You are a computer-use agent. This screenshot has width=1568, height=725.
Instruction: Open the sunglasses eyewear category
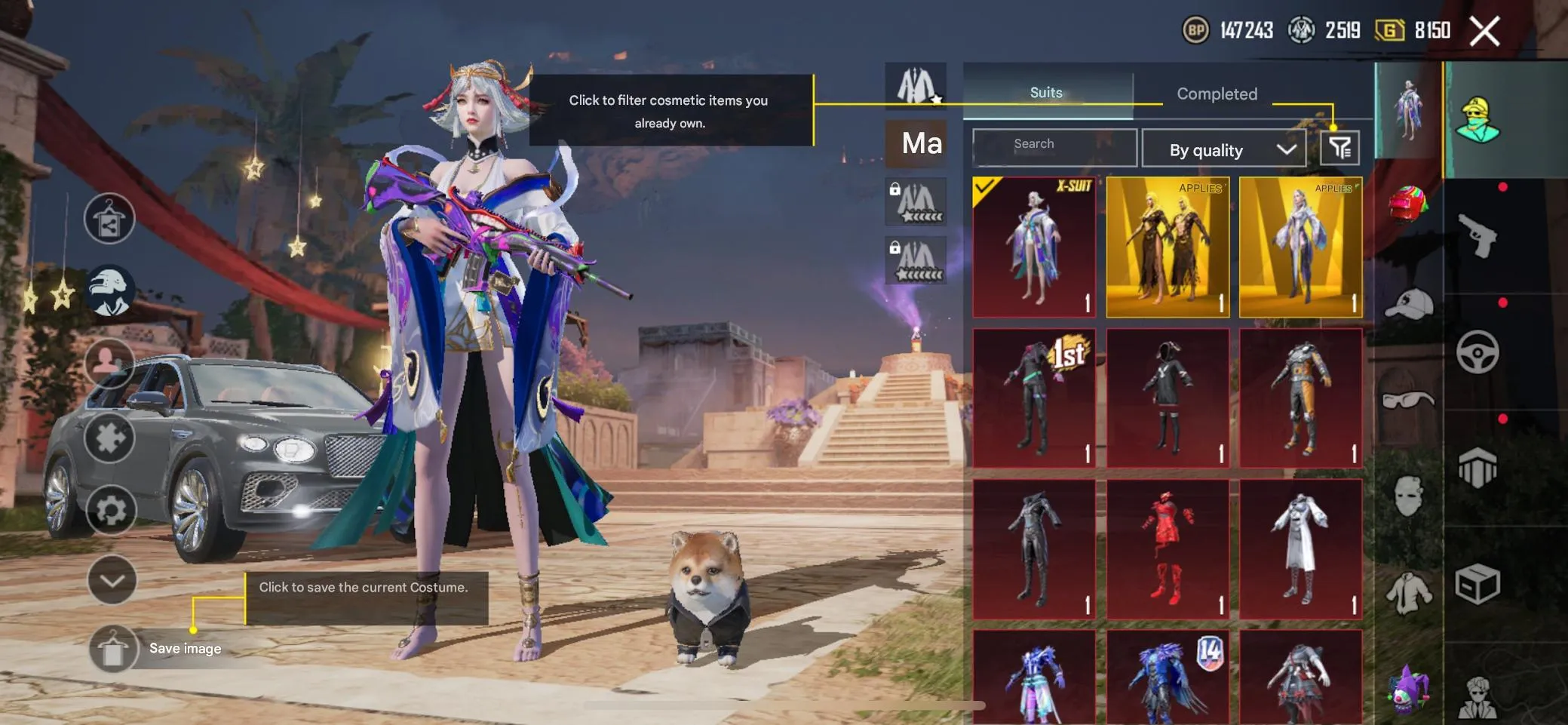point(1407,399)
